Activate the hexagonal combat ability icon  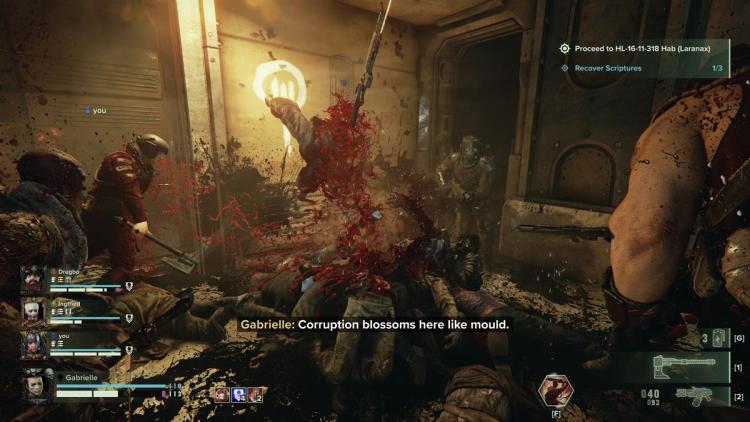click(555, 389)
